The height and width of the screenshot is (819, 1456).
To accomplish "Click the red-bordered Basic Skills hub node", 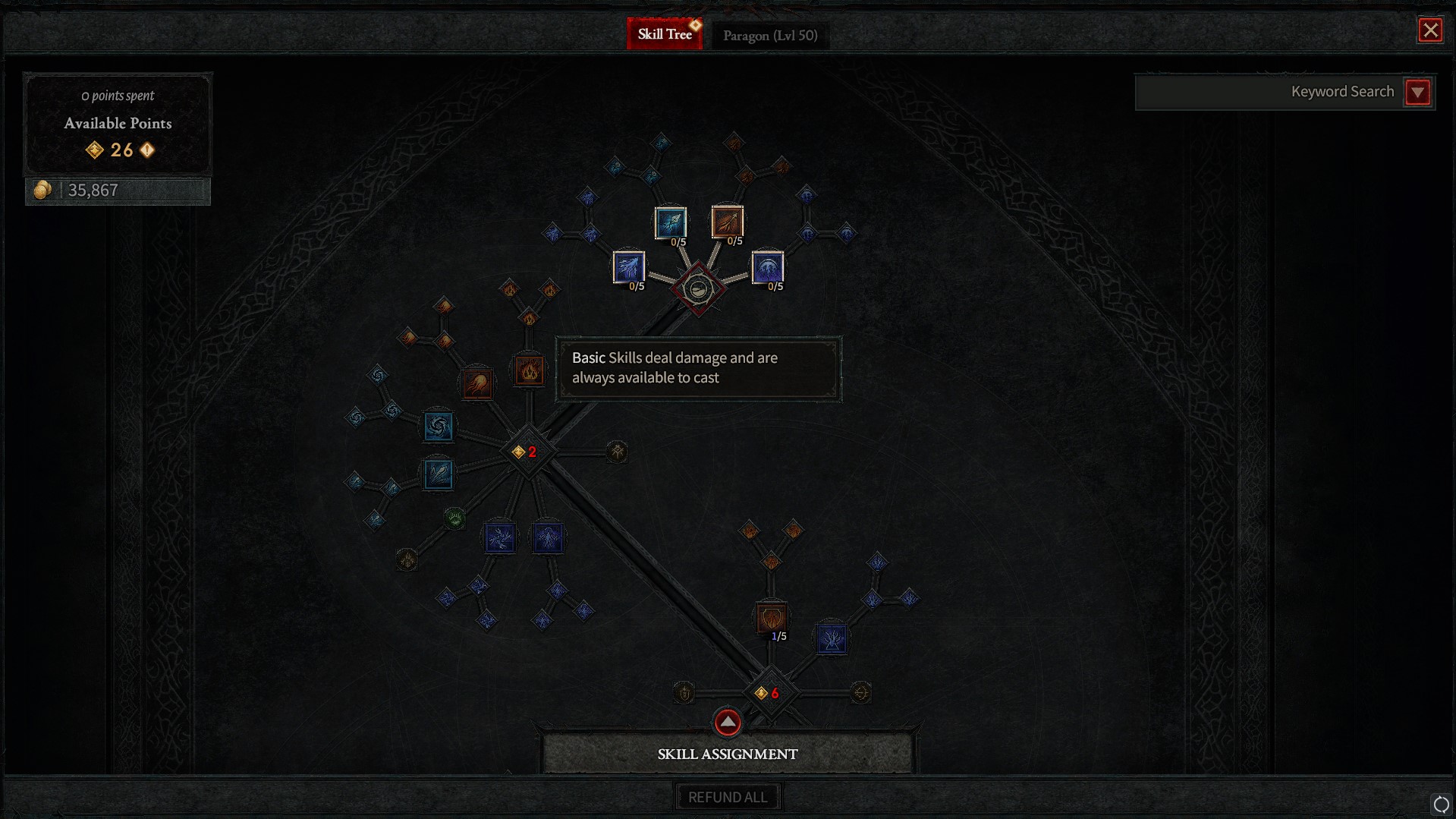I will (698, 288).
